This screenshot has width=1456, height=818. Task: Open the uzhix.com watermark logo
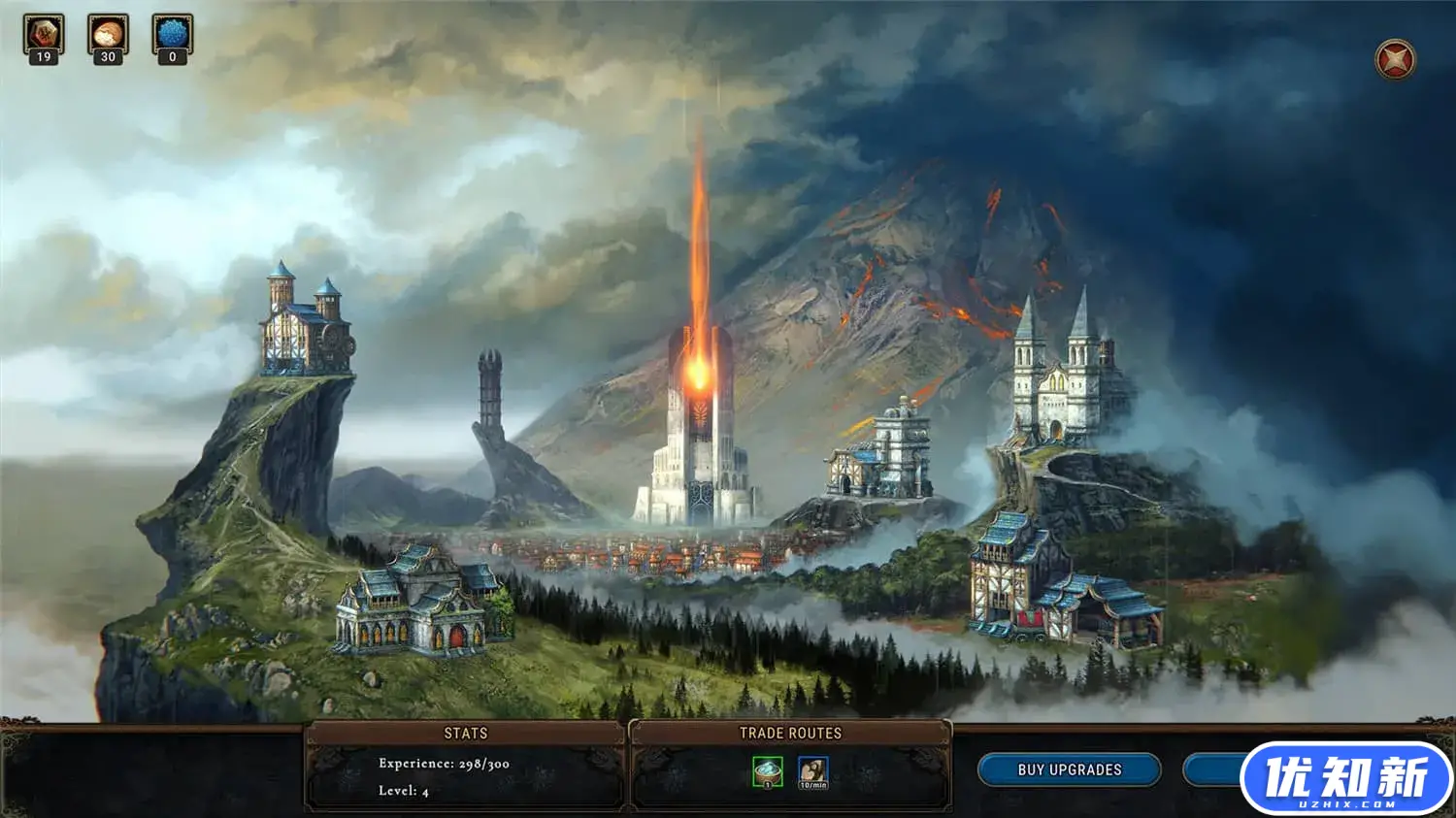coord(1345,778)
